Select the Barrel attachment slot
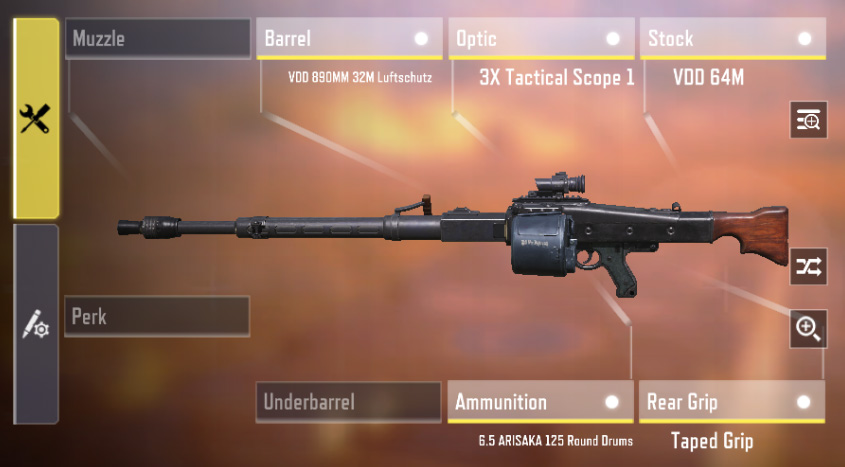The width and height of the screenshot is (845, 467). pos(349,39)
